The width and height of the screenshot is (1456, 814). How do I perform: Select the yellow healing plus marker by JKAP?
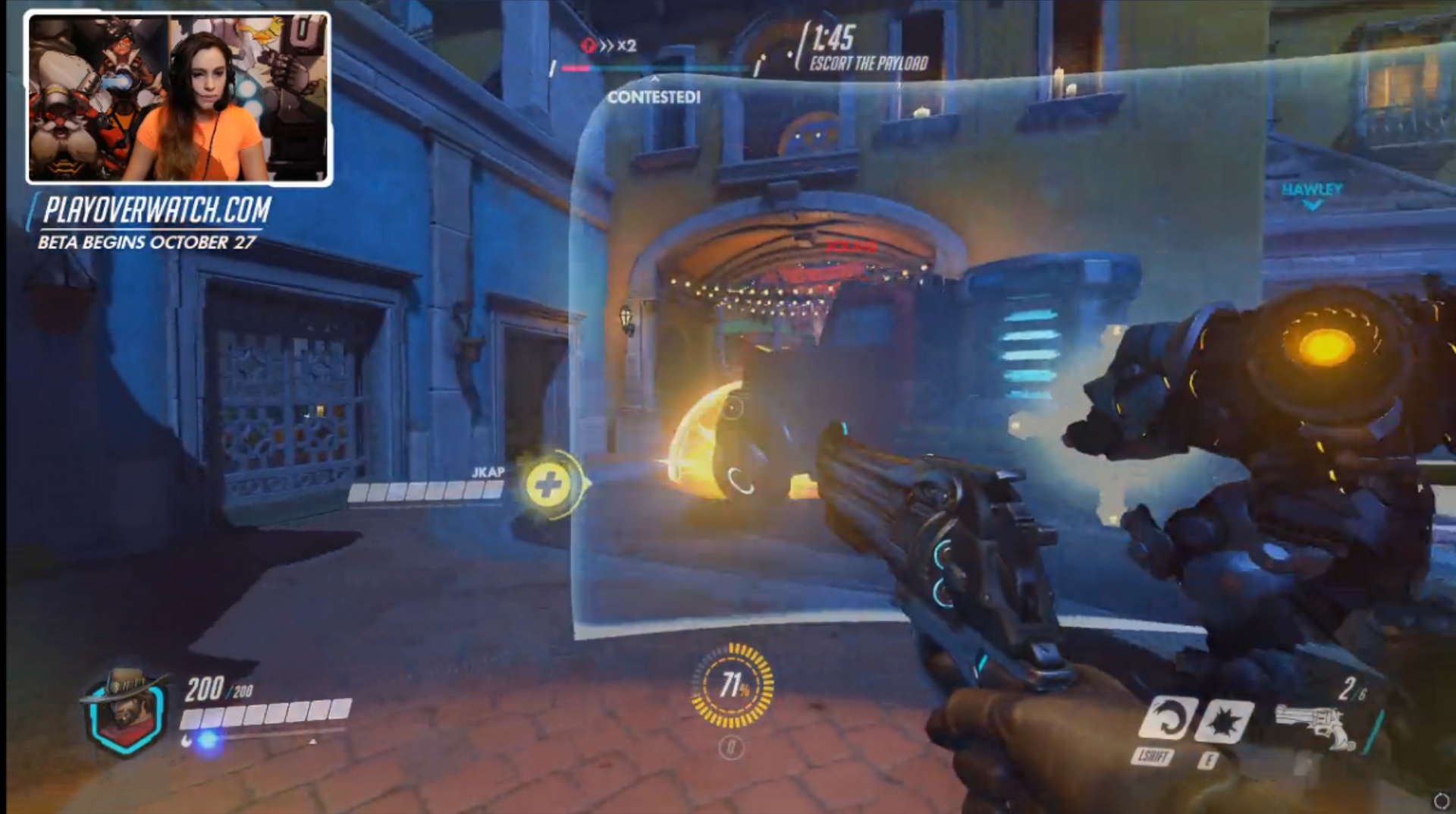[x=549, y=484]
